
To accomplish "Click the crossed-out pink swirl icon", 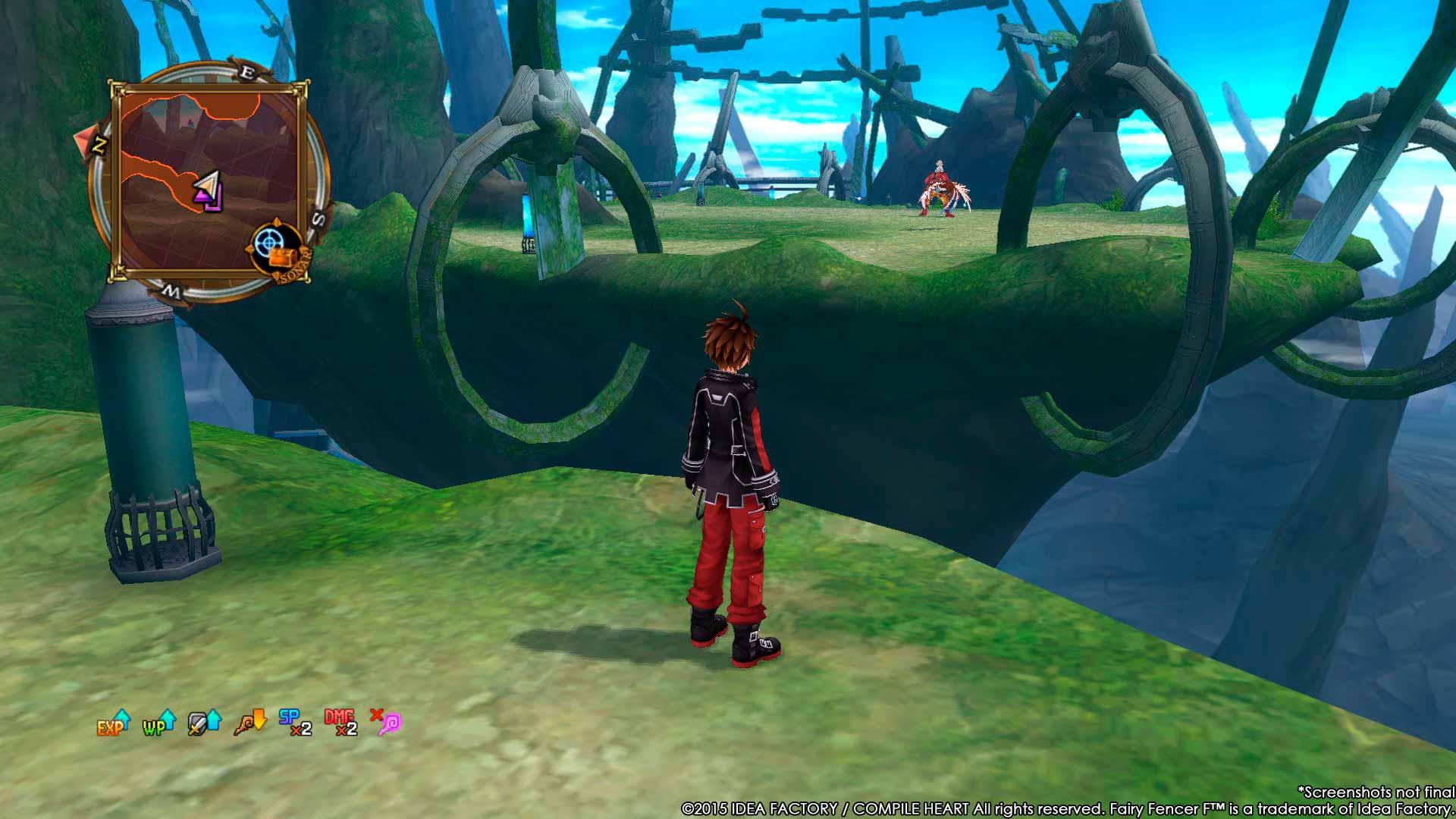I will coord(385,723).
